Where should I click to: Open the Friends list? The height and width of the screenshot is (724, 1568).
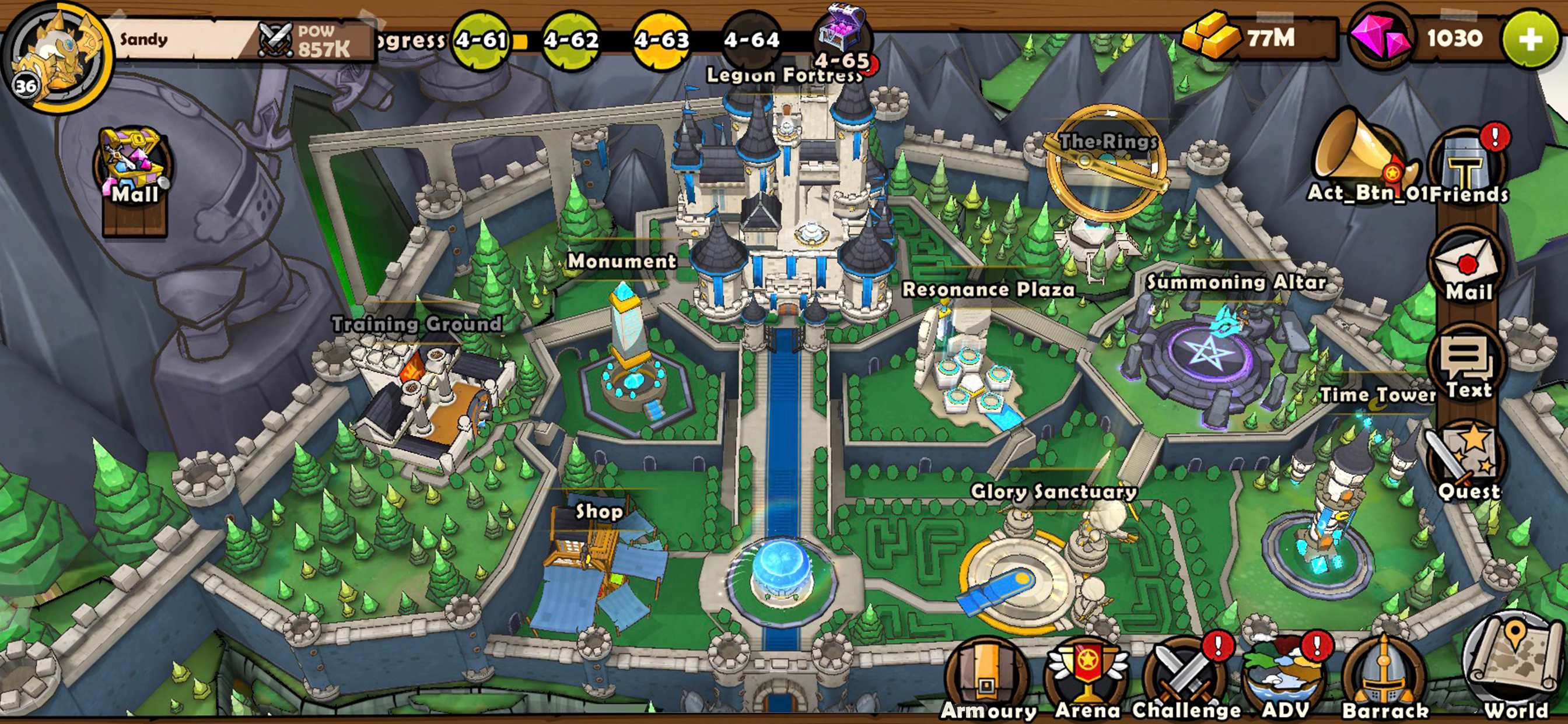[1468, 167]
